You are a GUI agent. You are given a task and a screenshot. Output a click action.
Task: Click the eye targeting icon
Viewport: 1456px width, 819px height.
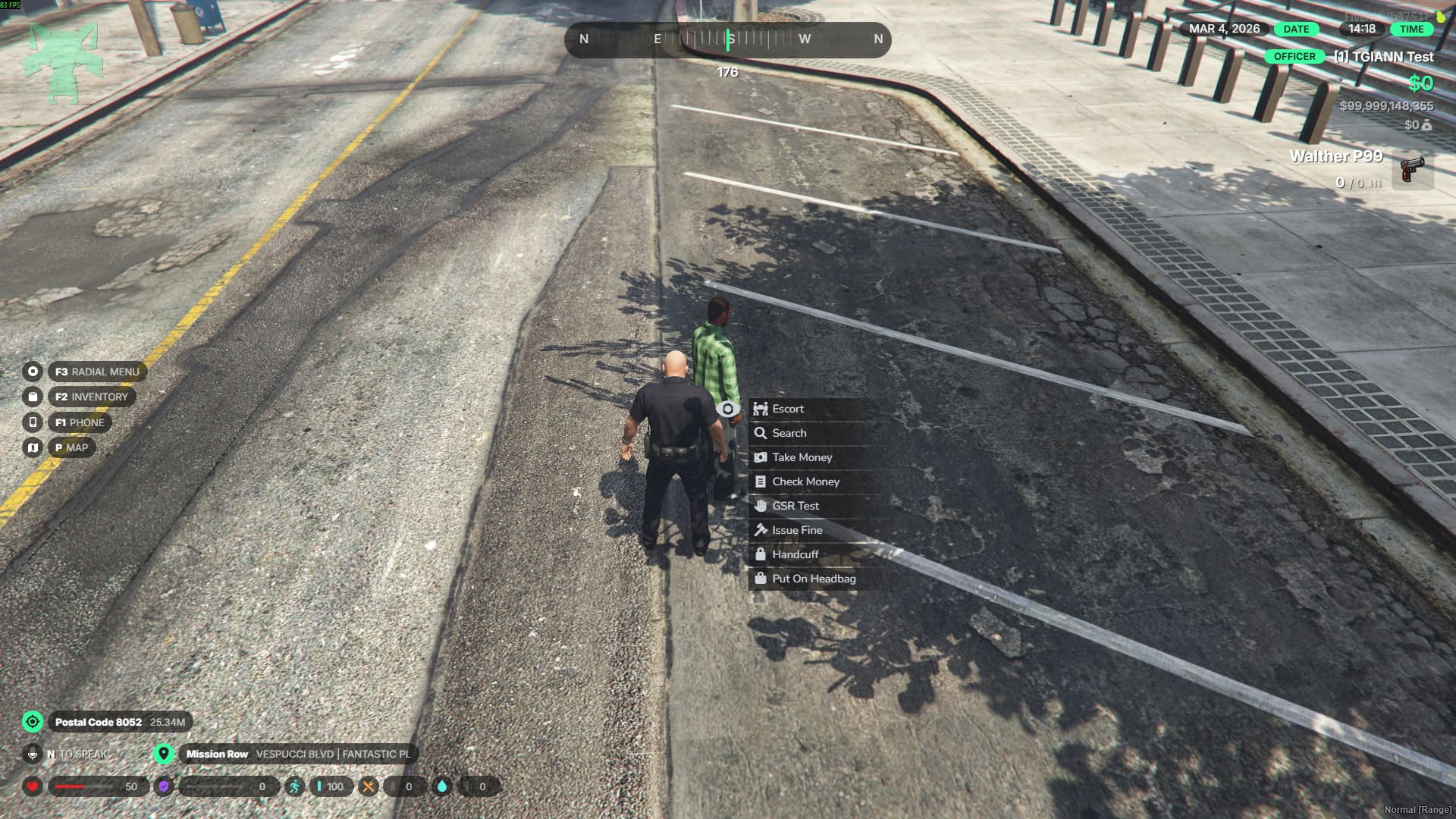[727, 409]
